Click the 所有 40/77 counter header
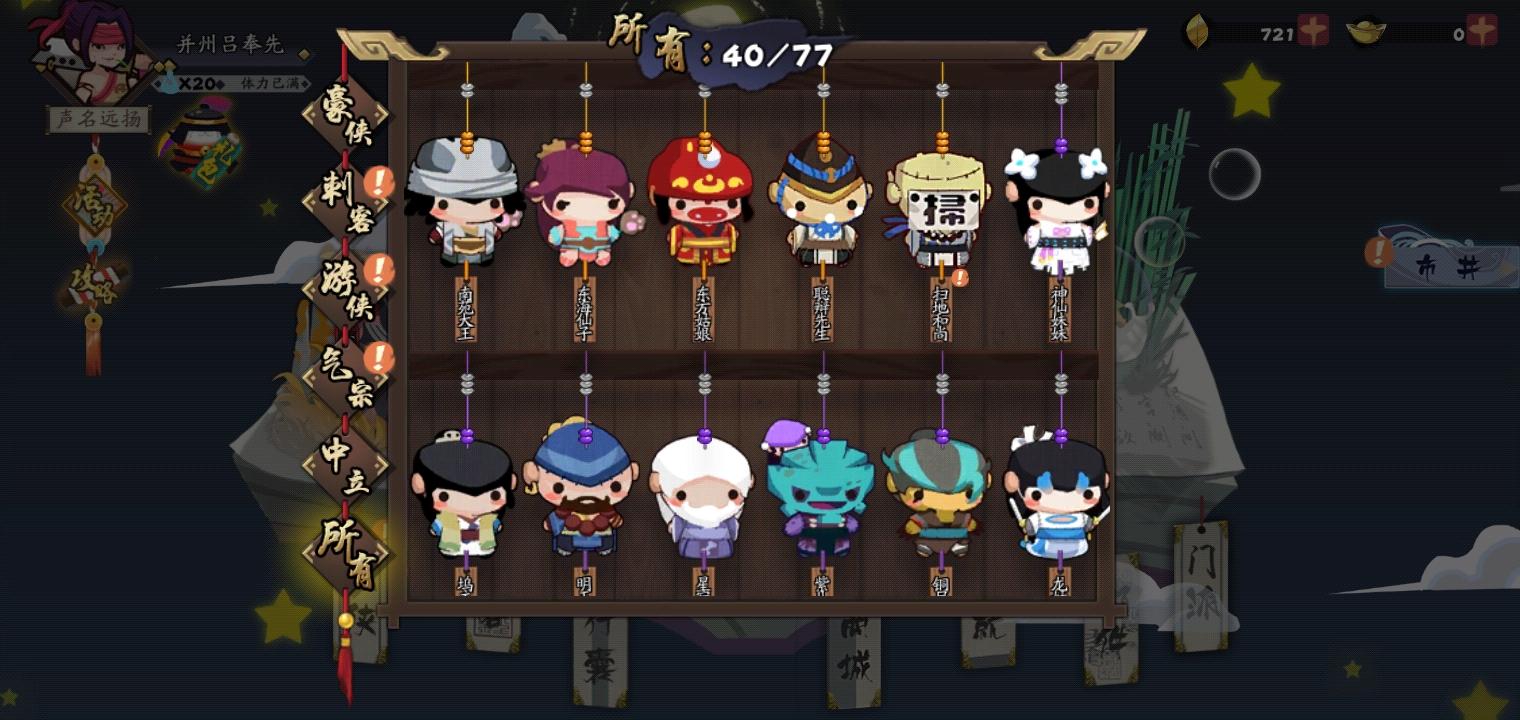1520x720 pixels. pos(720,40)
